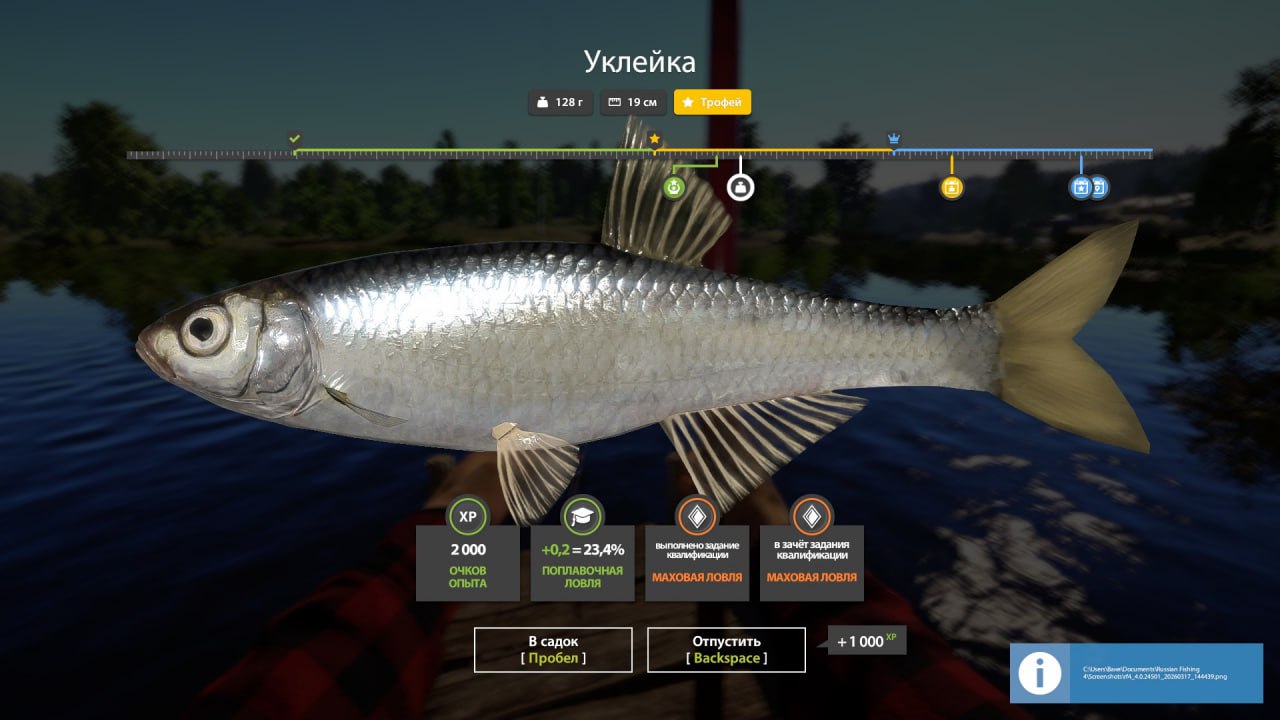Click the blue info icon in the screenshot notification
The width and height of the screenshot is (1280, 720).
(x=1040, y=673)
